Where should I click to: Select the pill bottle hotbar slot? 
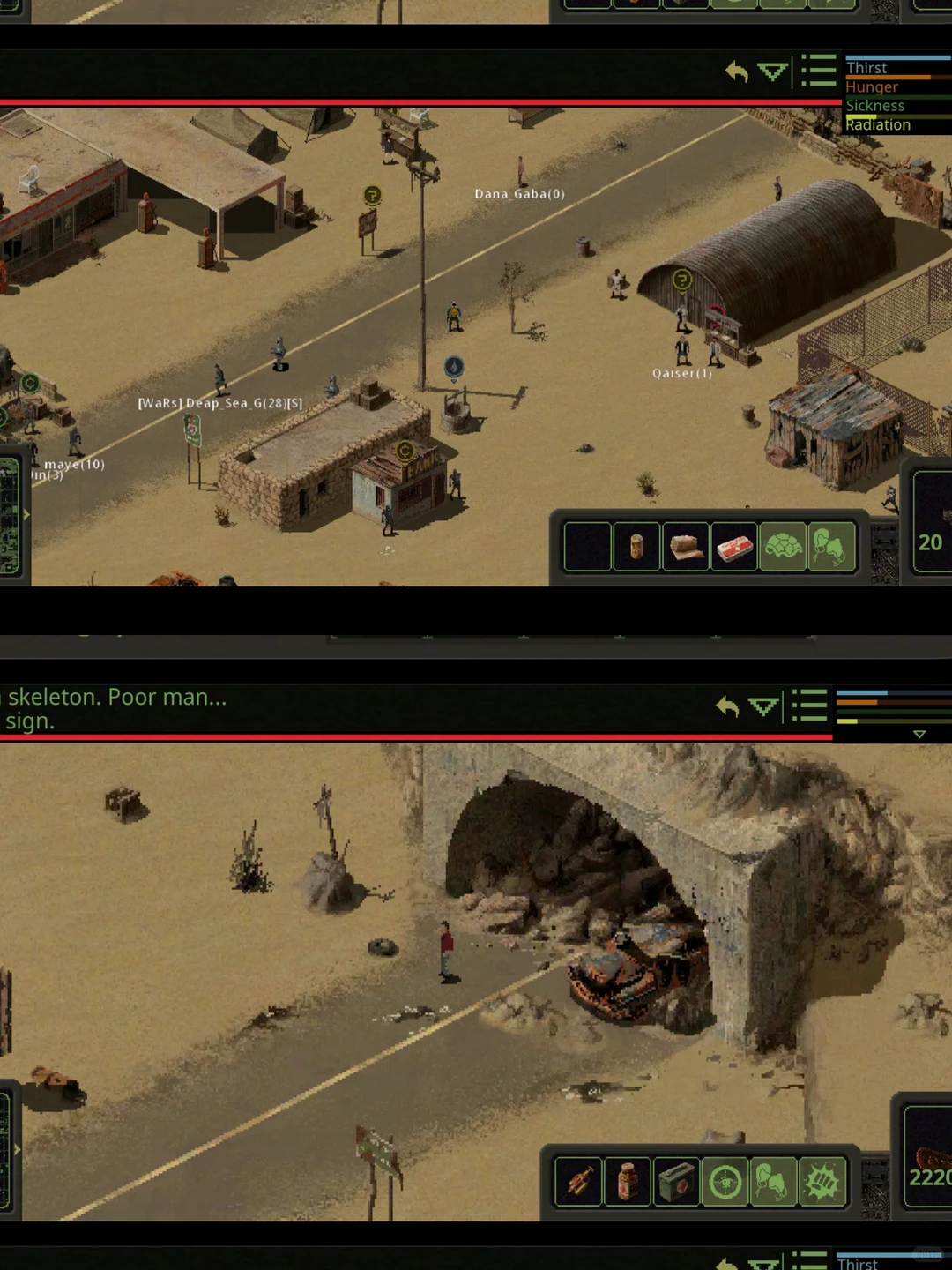tap(628, 1182)
